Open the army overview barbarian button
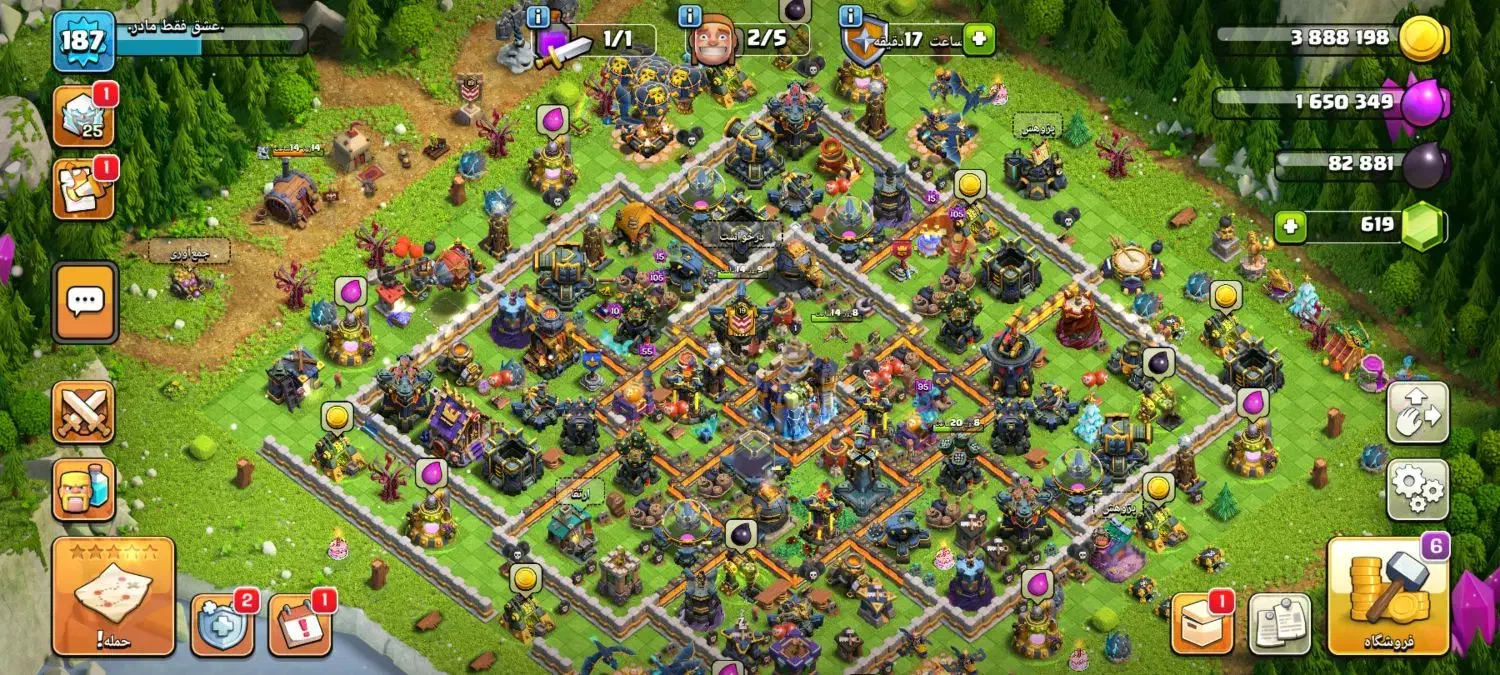The width and height of the screenshot is (1500, 675). (x=83, y=490)
